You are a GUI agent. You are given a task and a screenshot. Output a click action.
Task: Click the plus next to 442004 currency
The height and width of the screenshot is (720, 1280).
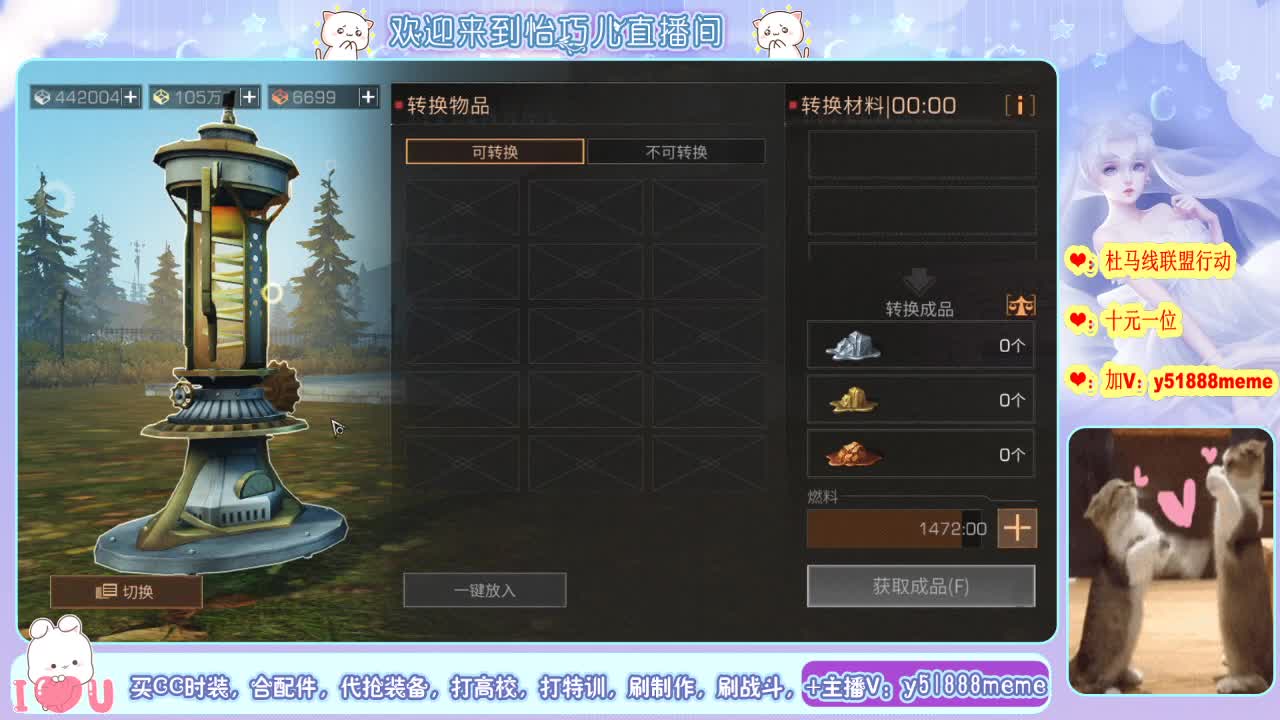pos(131,96)
